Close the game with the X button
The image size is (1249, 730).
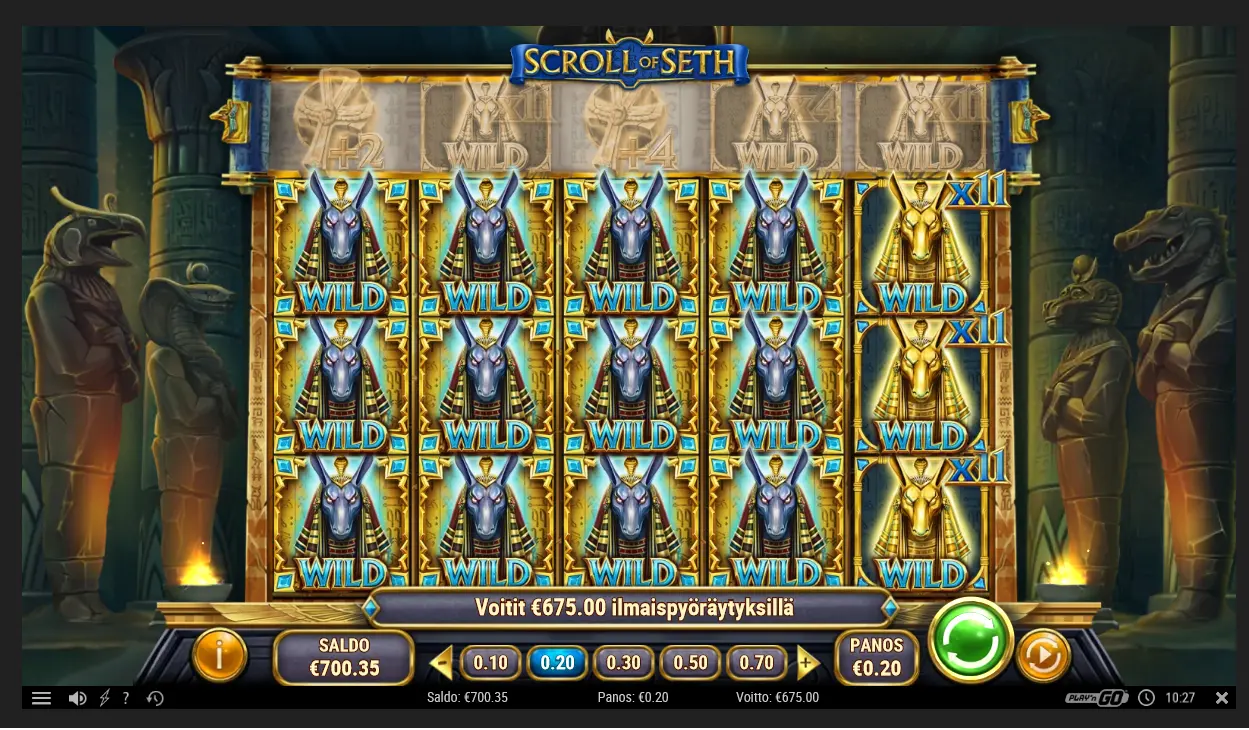click(1221, 698)
